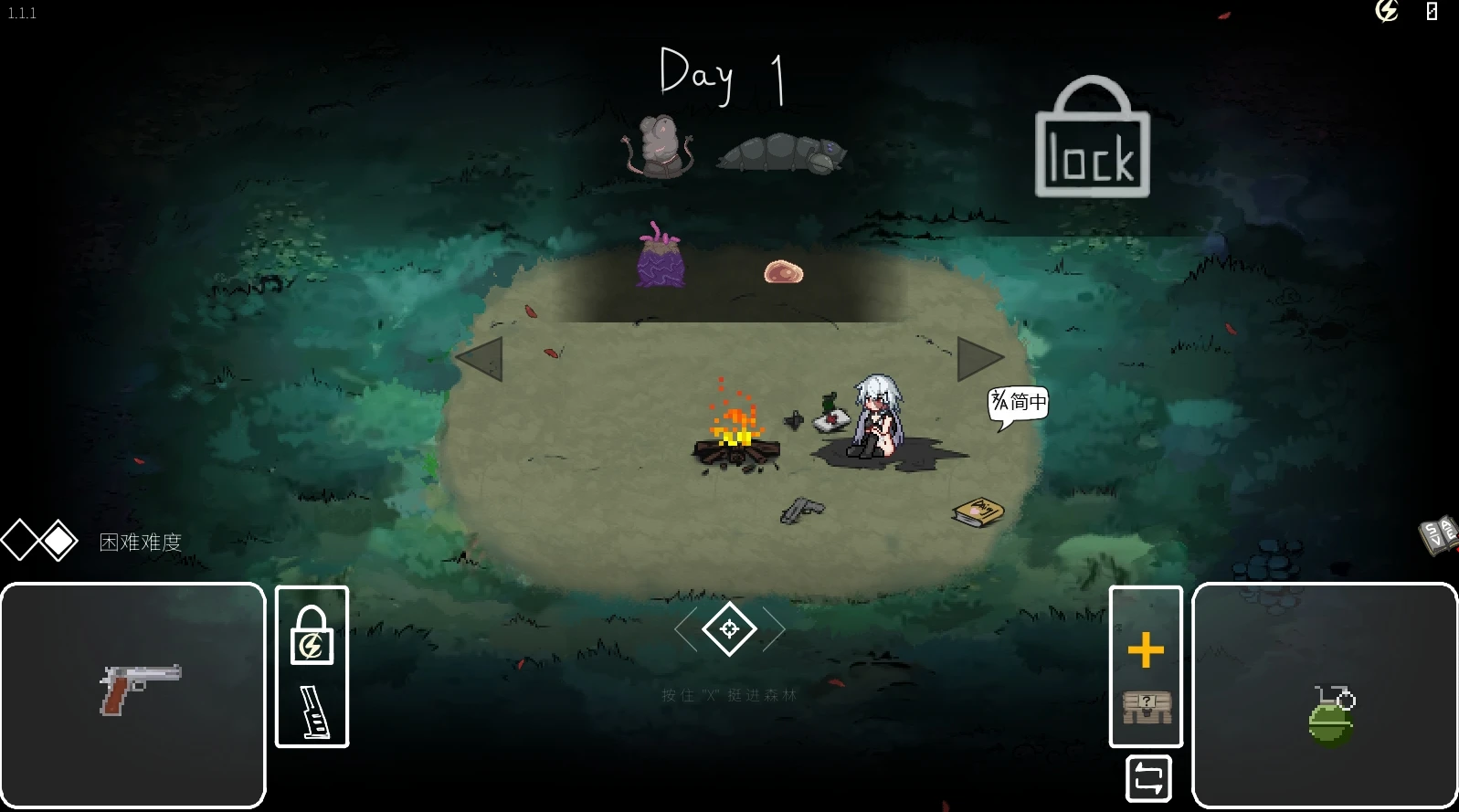
Task: Select the green grenade slot
Action: point(1325,696)
